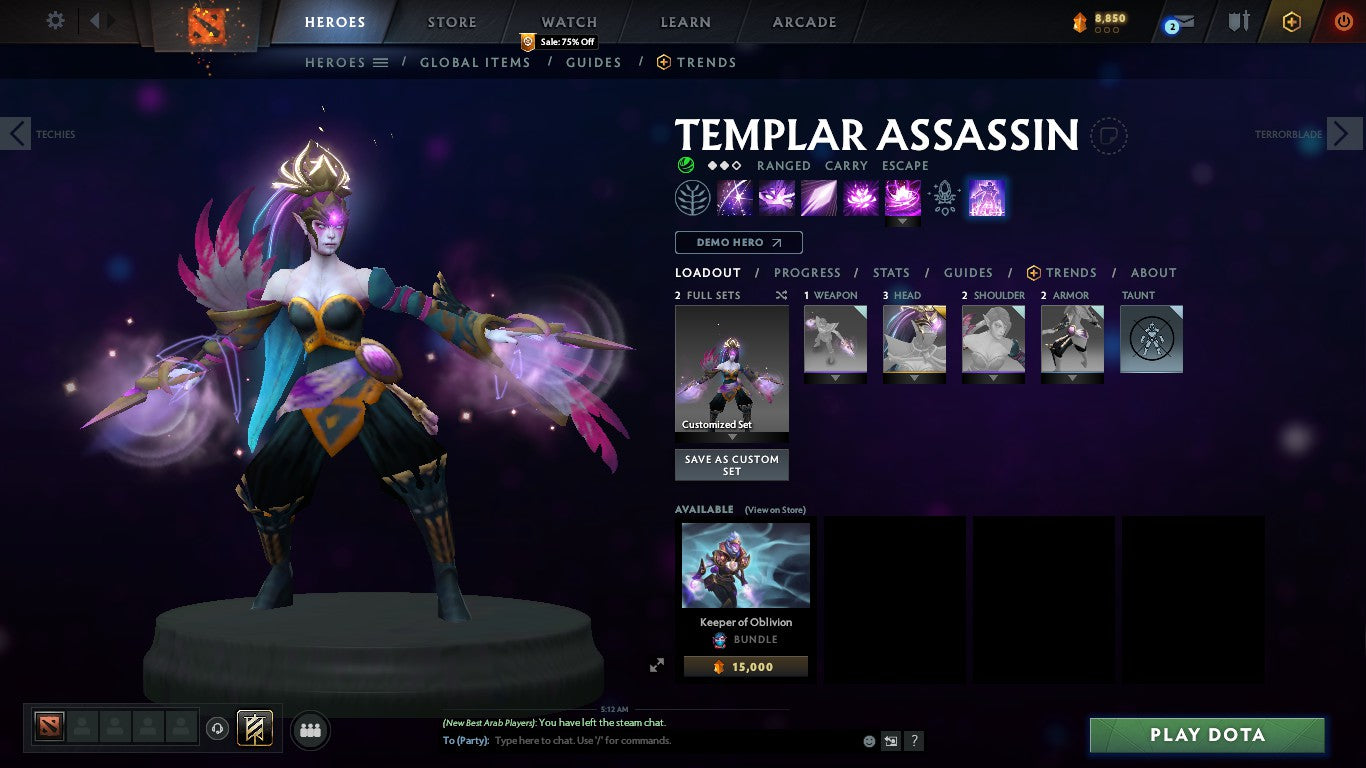Open the ARCADE menu

click(803, 21)
